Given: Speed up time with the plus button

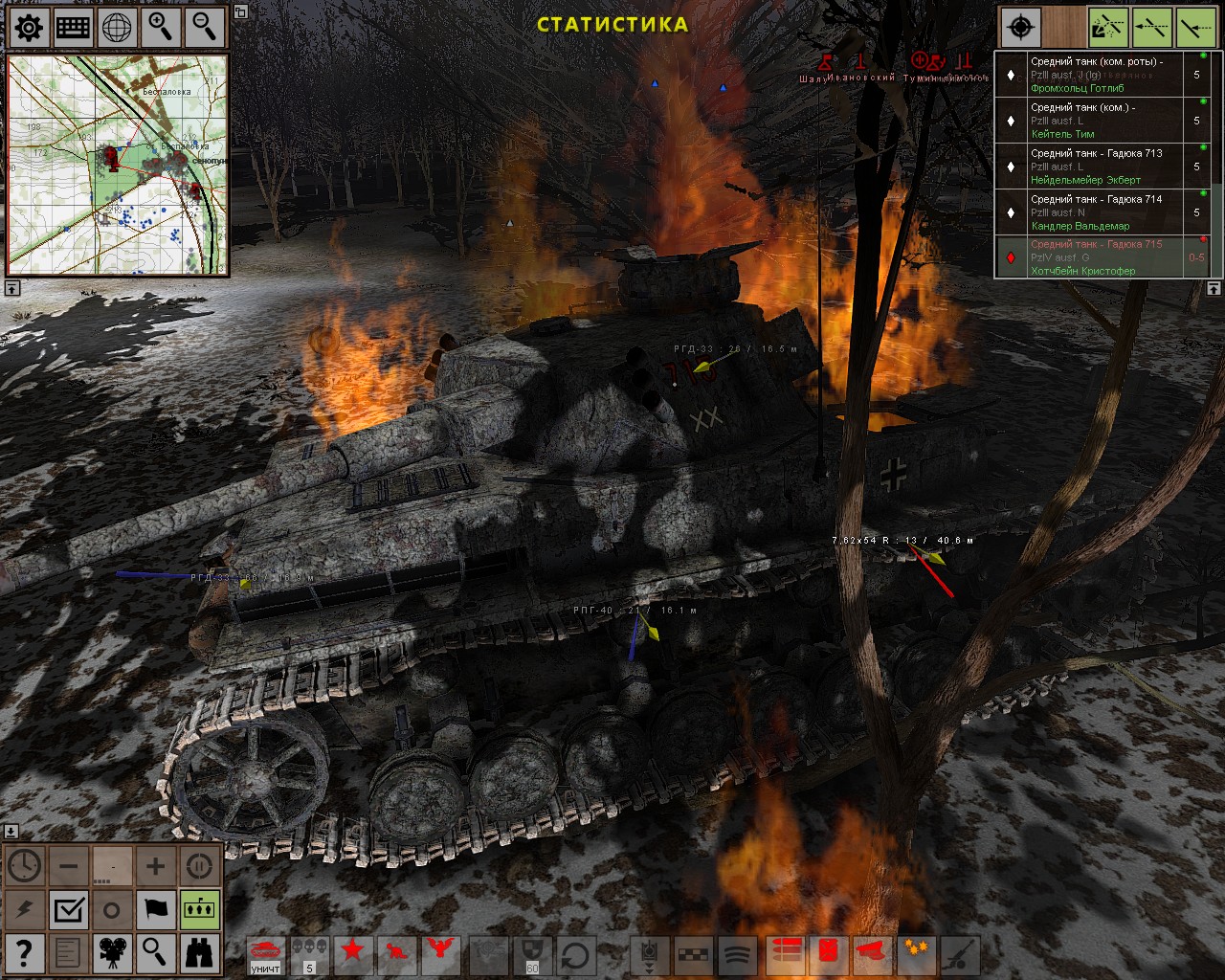Looking at the screenshot, I should tap(155, 867).
